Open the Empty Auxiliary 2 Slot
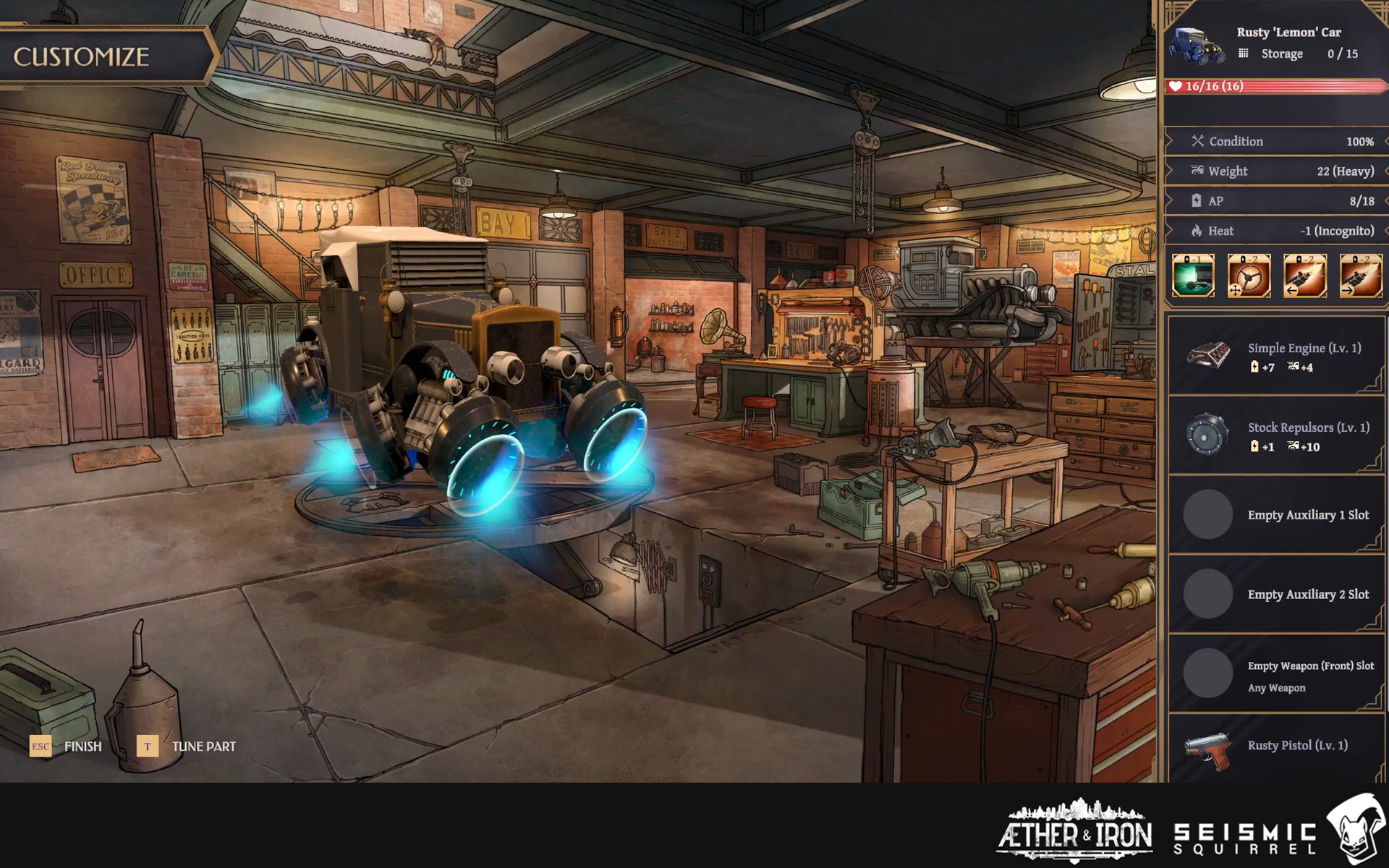This screenshot has width=1389, height=868. (1276, 595)
